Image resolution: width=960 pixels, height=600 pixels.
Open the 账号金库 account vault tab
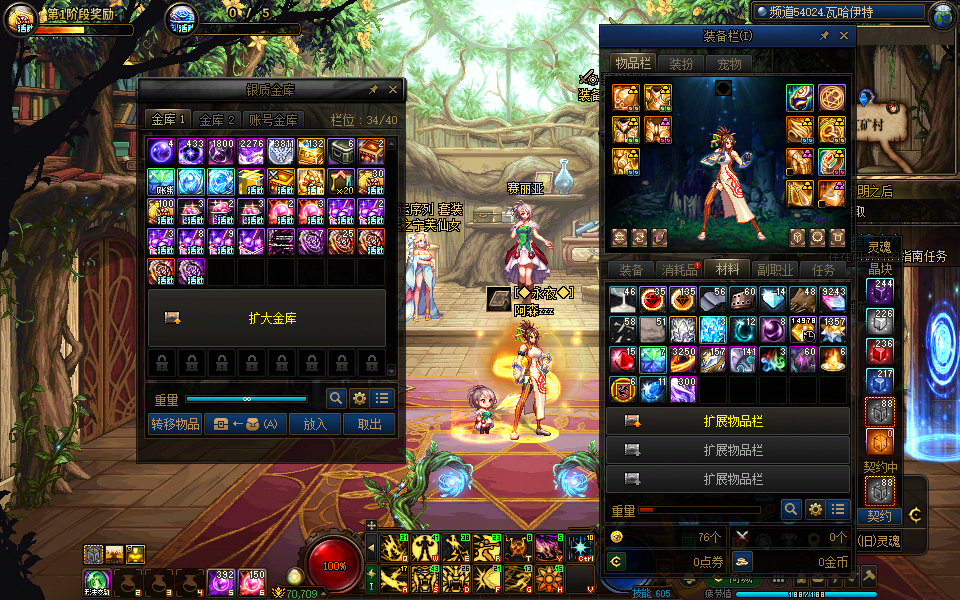click(274, 120)
